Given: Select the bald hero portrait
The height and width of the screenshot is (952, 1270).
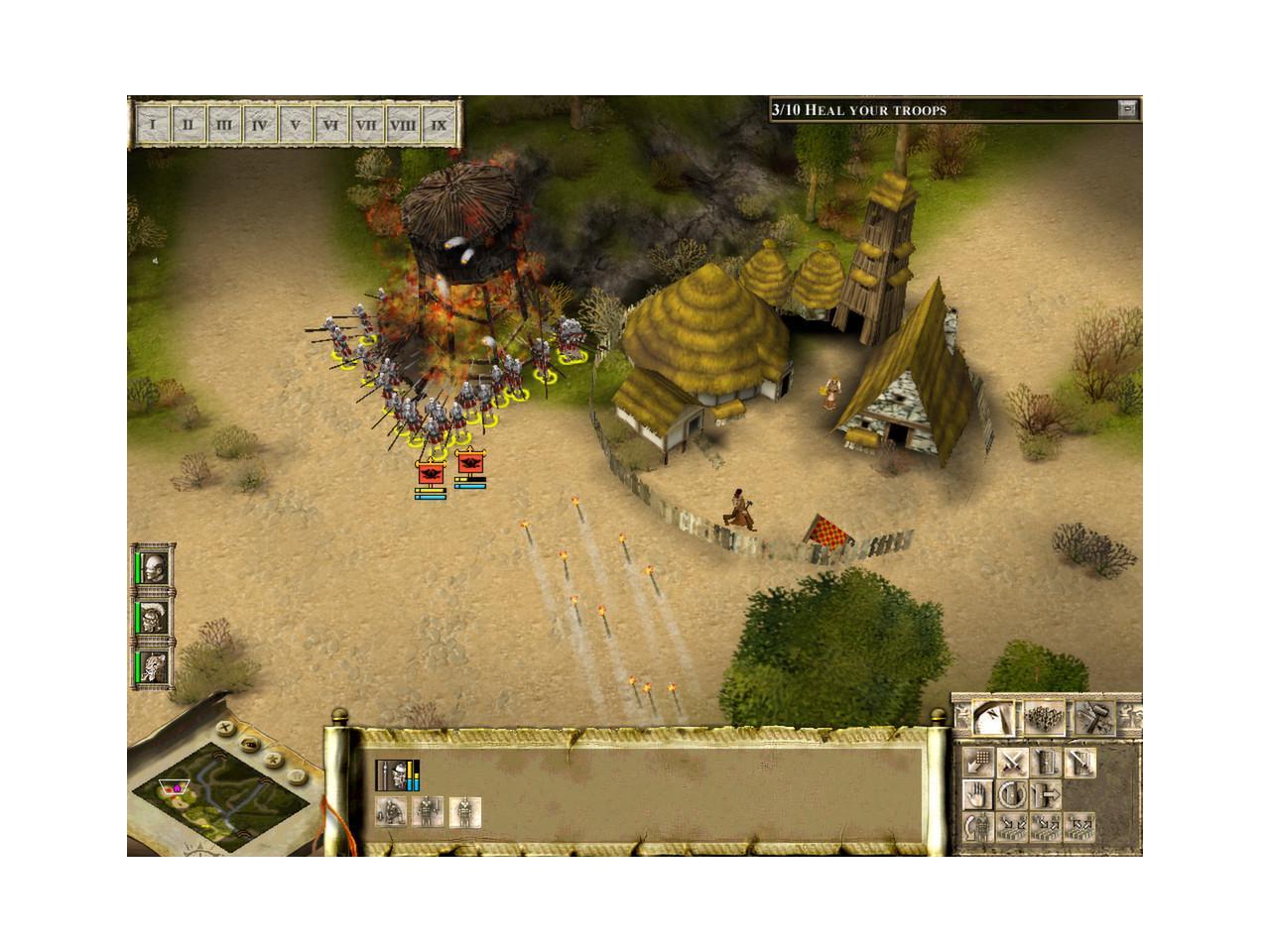Looking at the screenshot, I should [x=154, y=569].
